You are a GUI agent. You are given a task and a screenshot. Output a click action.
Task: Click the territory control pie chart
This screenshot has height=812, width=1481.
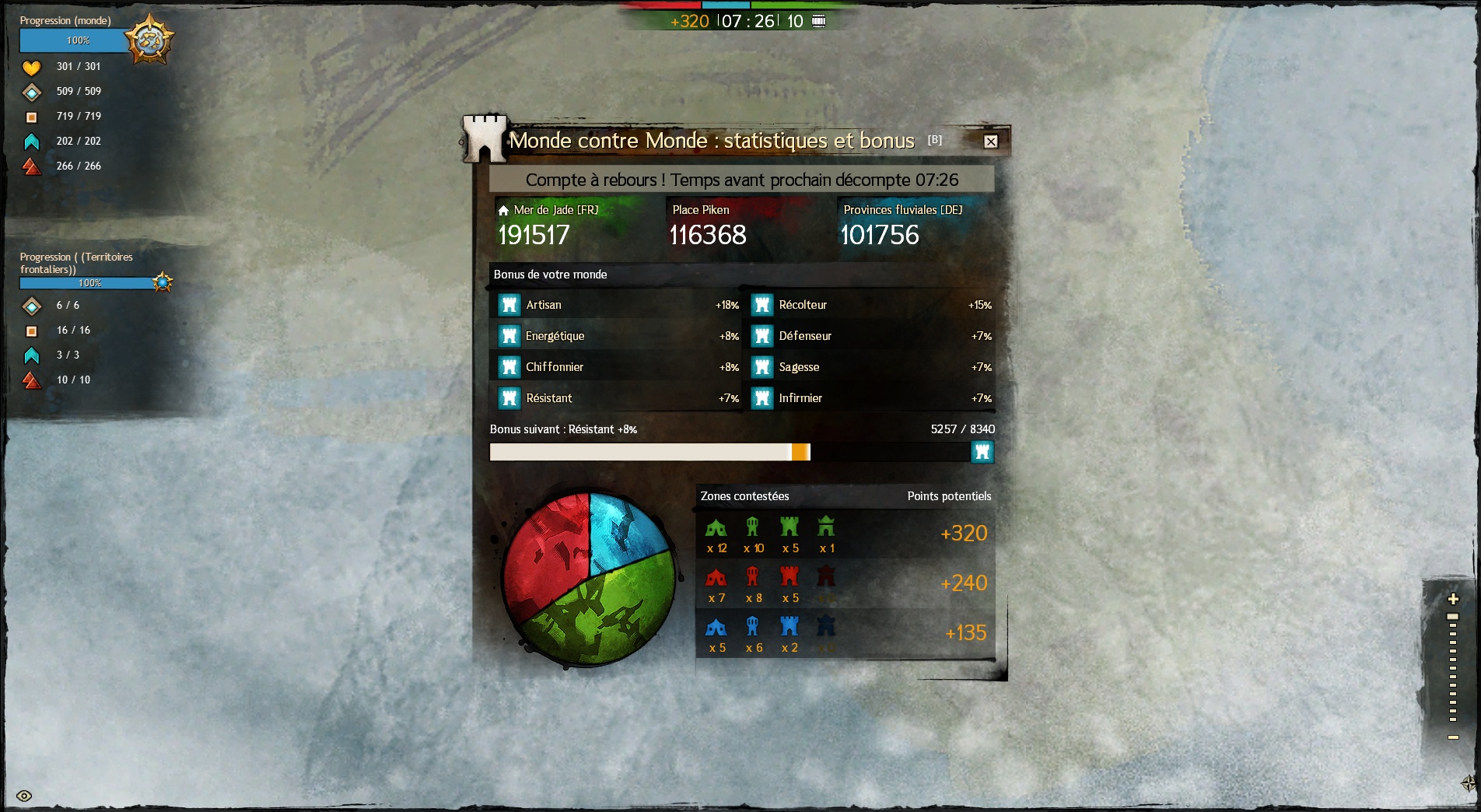tap(589, 578)
